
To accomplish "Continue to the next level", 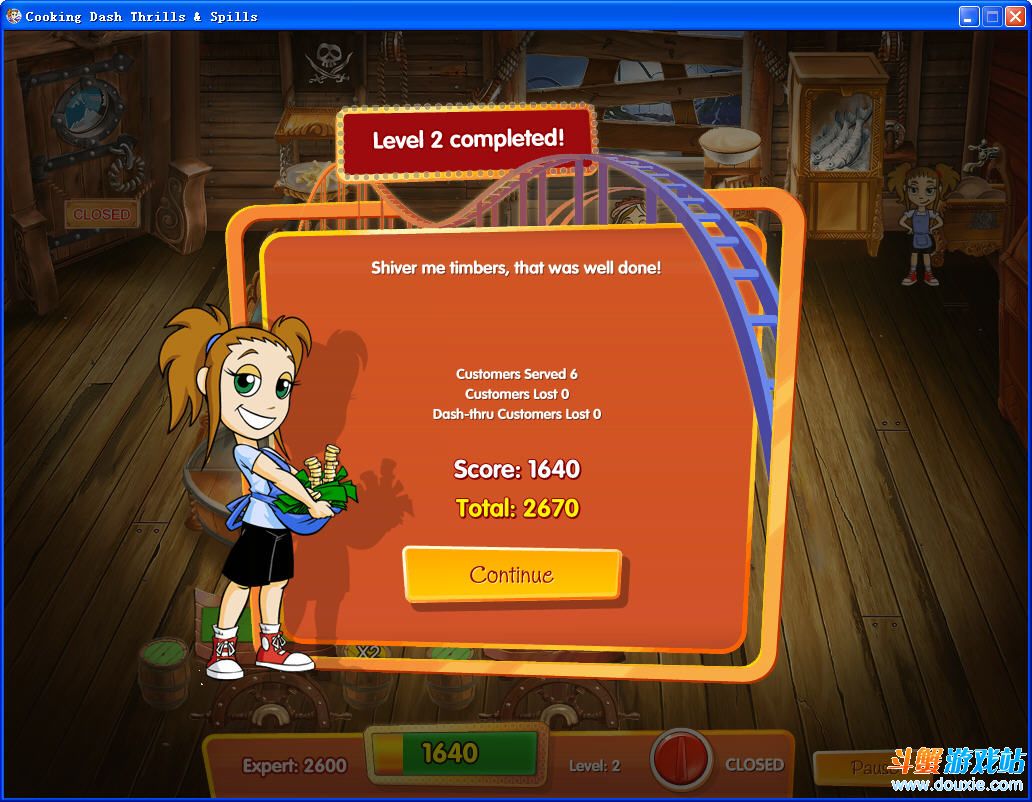I will (512, 575).
